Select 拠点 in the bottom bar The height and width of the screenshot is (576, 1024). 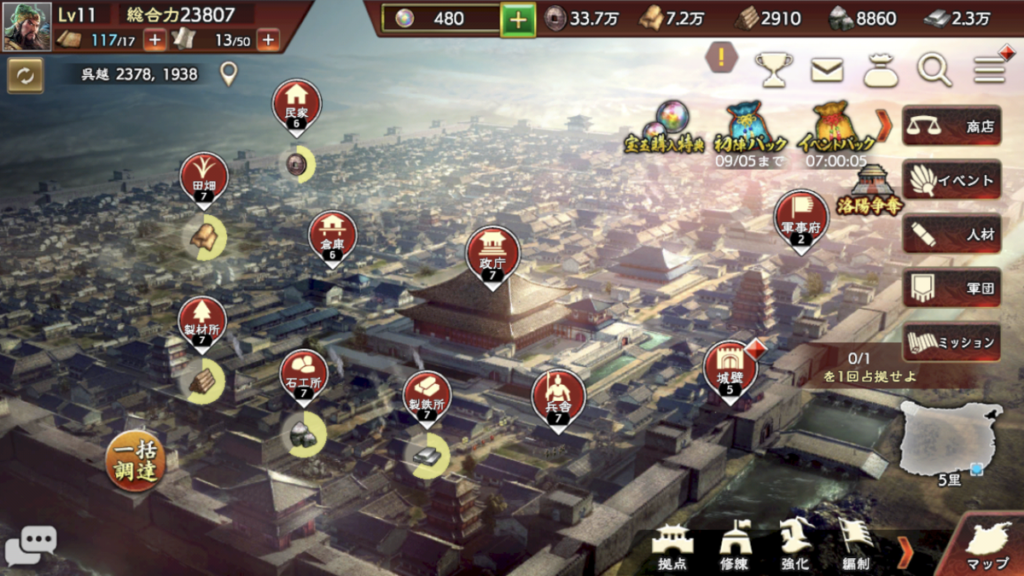click(672, 546)
